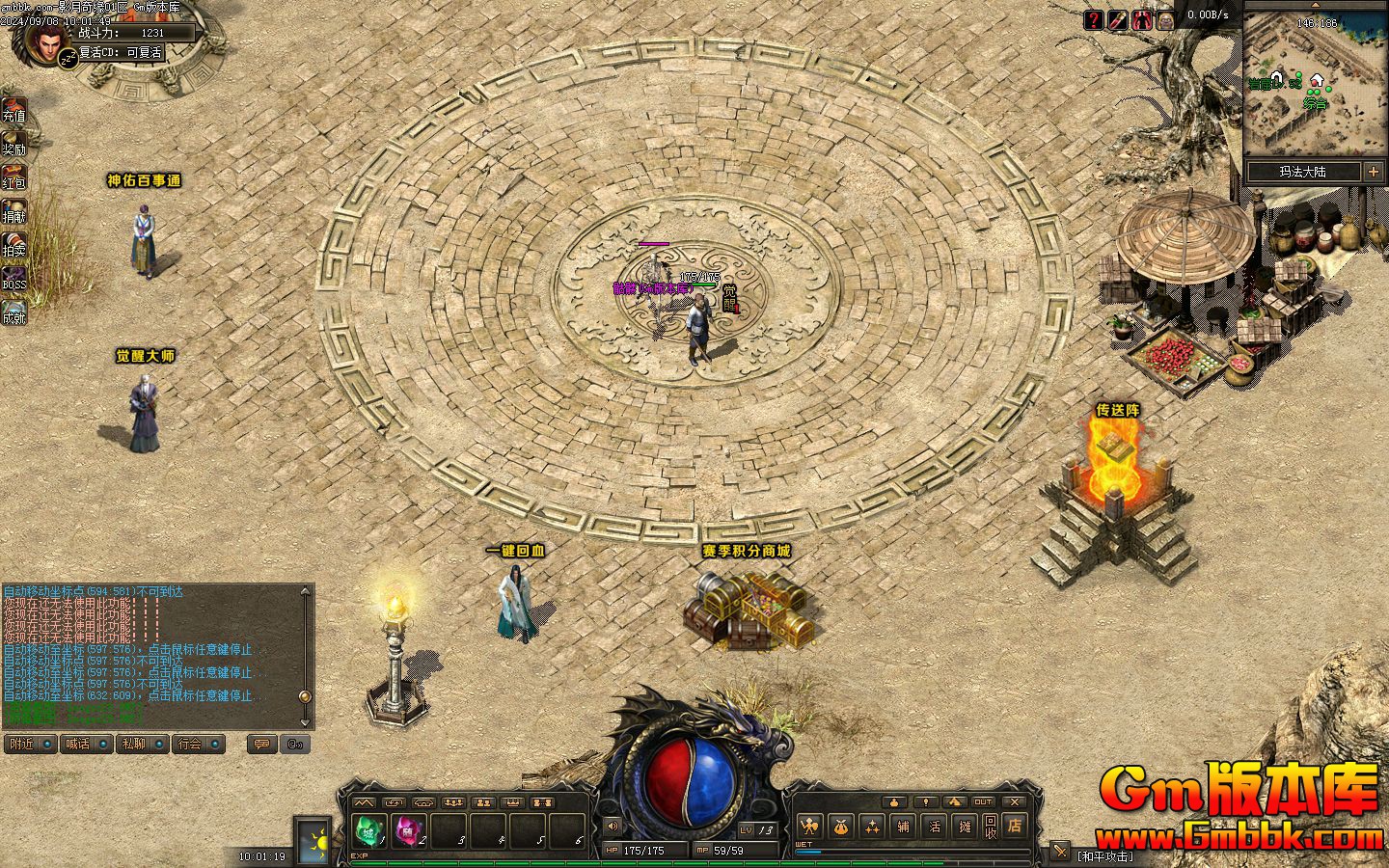The width and height of the screenshot is (1389, 868).
Task: Open the money bag inventory icon
Action: click(841, 826)
